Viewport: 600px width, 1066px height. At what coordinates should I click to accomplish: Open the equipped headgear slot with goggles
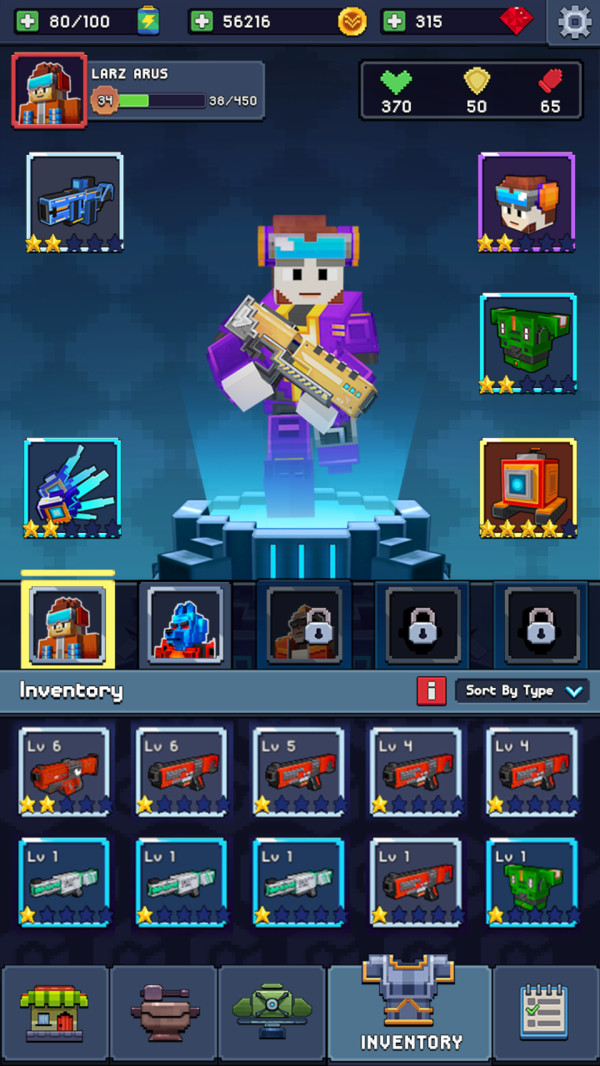526,202
